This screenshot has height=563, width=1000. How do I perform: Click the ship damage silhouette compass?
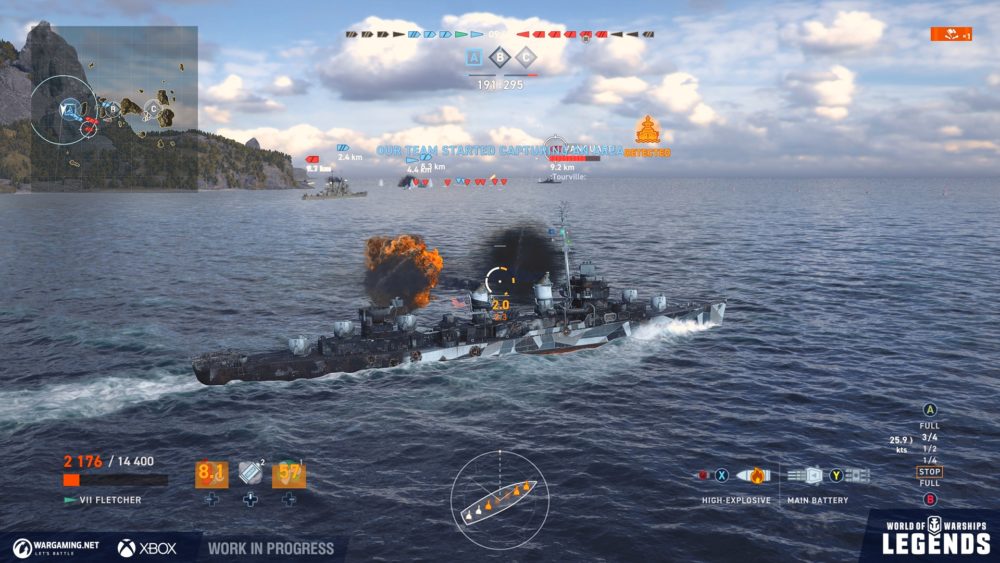click(499, 498)
